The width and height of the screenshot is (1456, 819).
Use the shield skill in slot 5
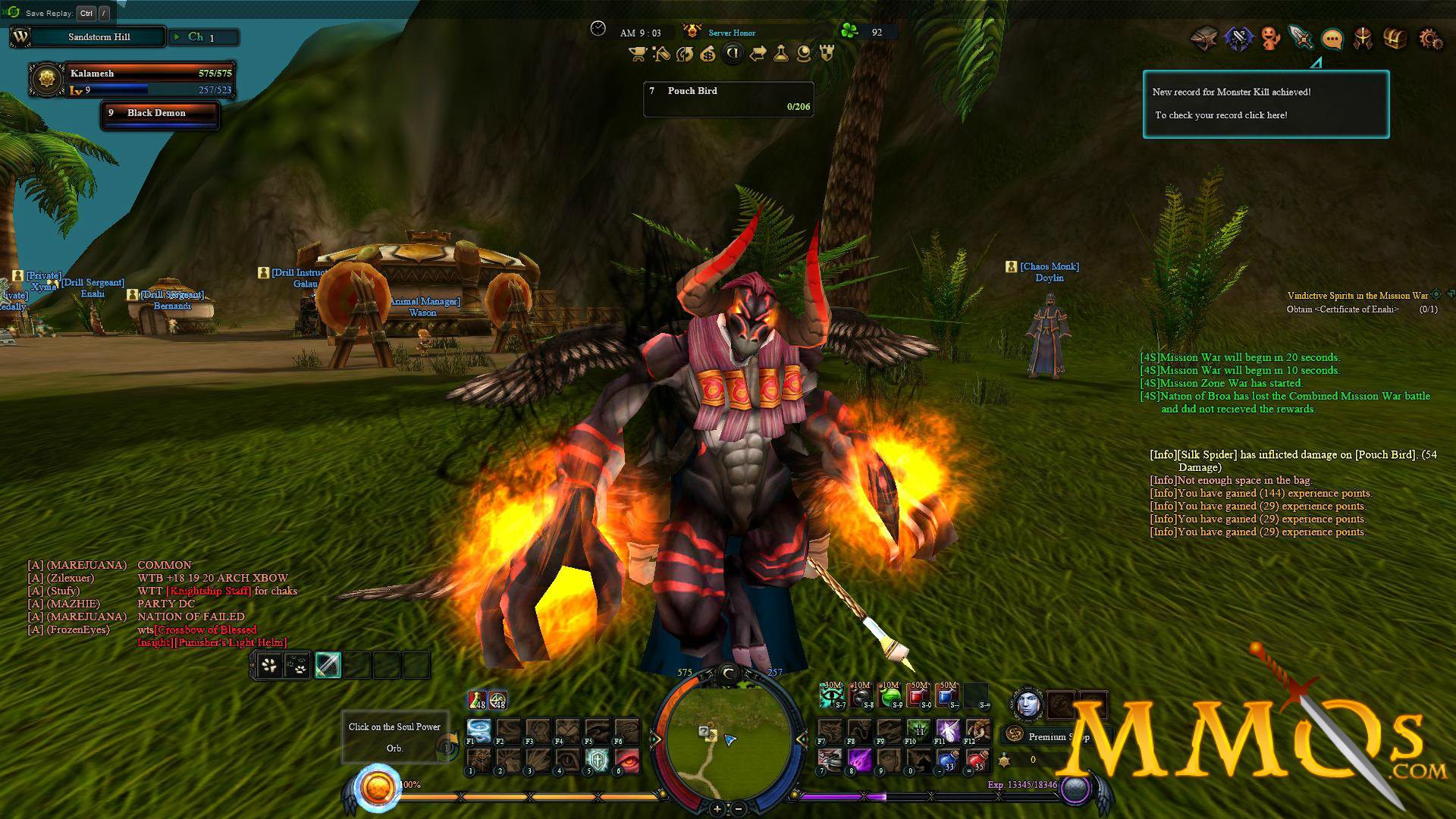click(598, 761)
